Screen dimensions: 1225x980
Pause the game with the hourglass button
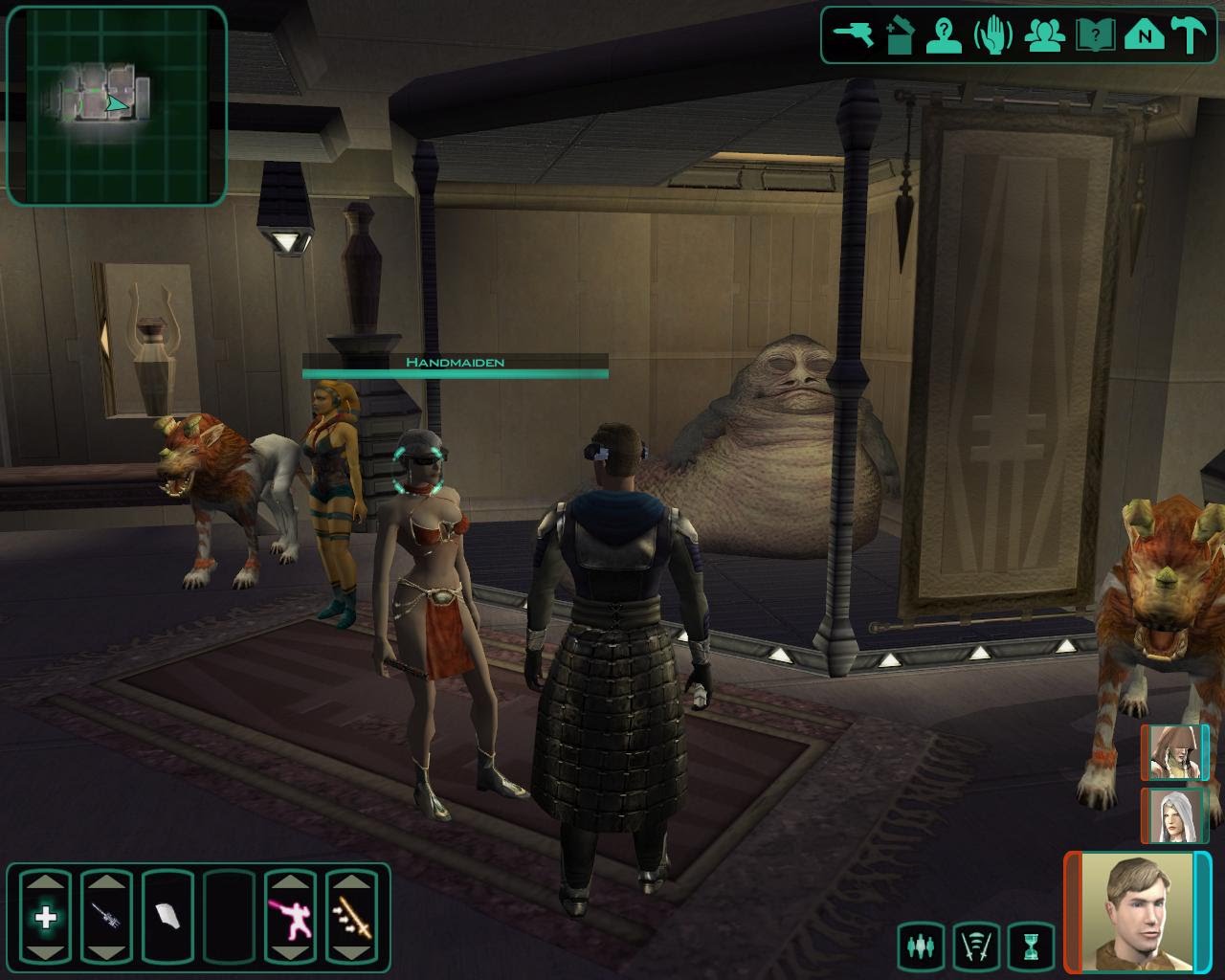1031,947
